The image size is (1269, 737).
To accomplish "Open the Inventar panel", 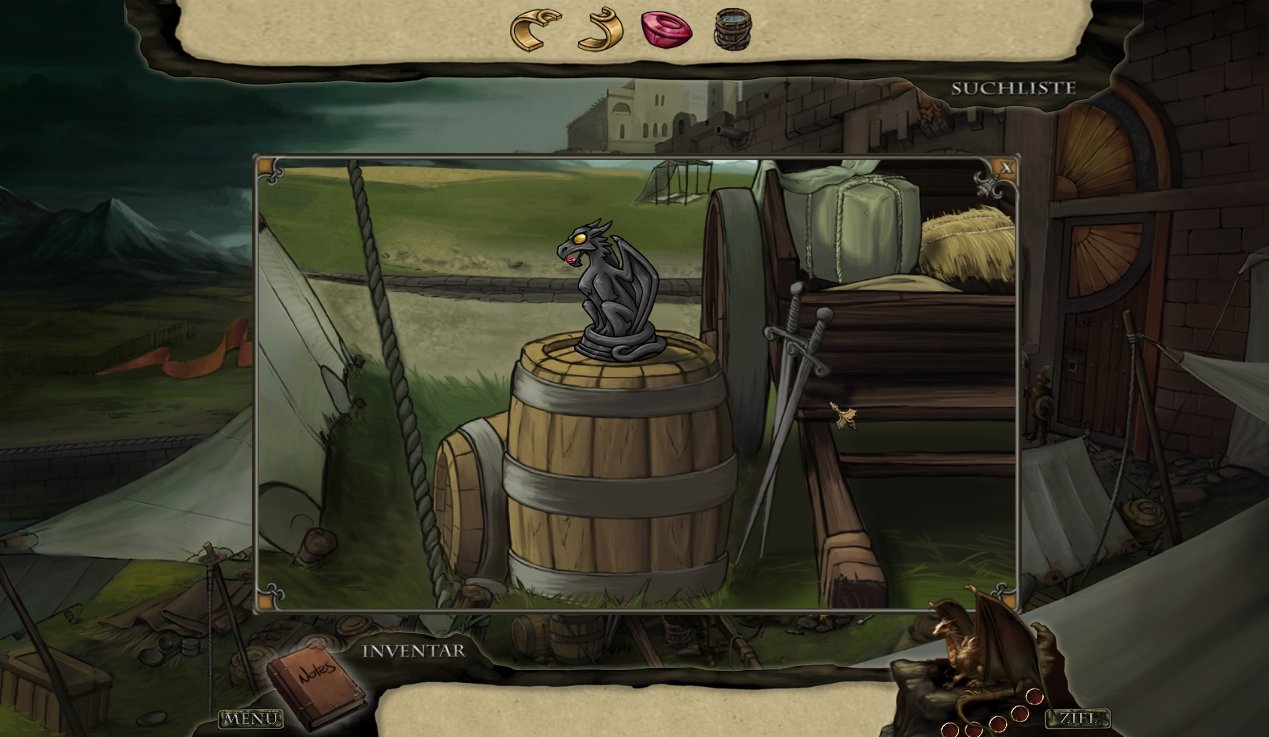I will click(x=413, y=651).
